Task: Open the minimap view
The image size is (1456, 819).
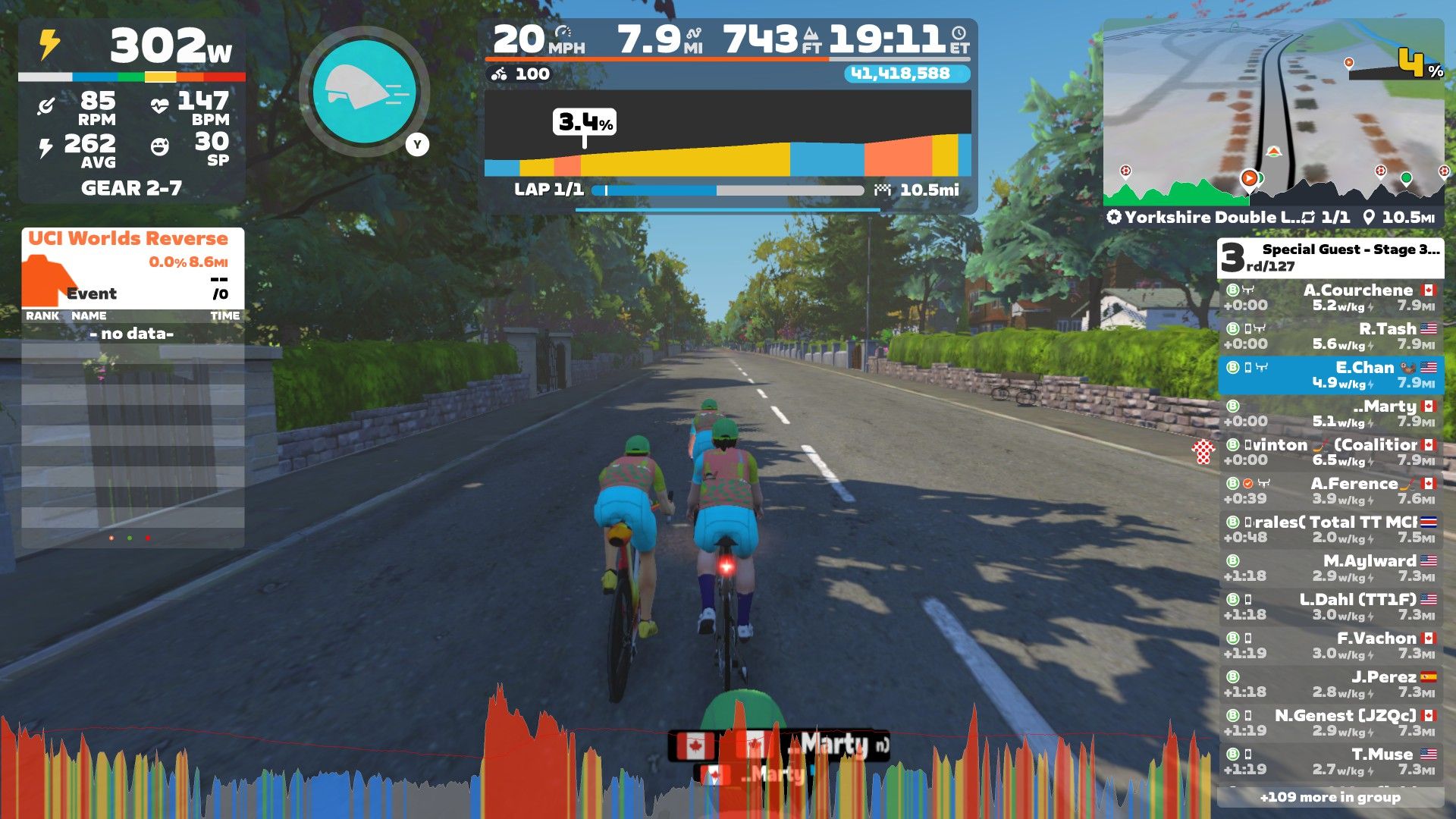Action: 1272,114
